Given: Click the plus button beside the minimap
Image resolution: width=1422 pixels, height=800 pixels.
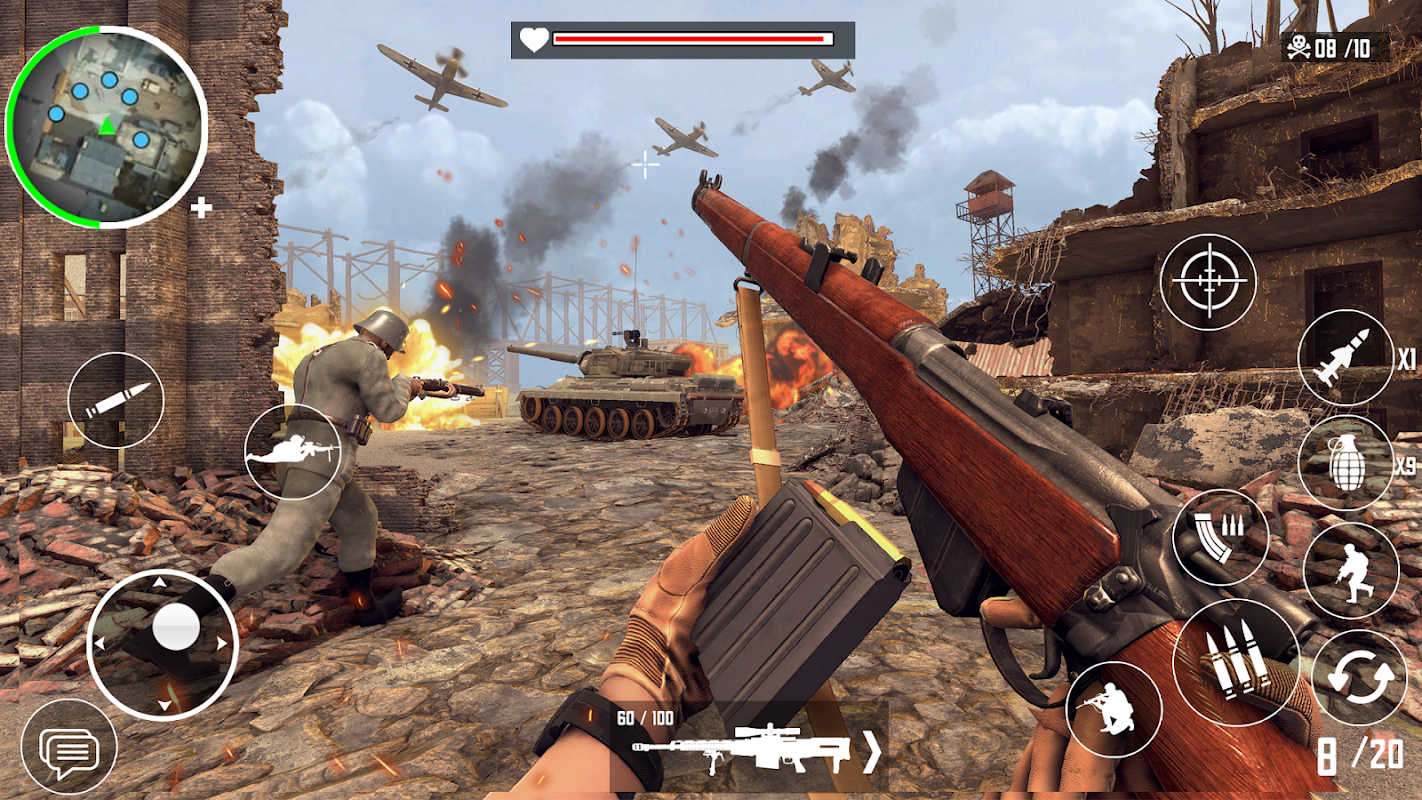Looking at the screenshot, I should [201, 208].
